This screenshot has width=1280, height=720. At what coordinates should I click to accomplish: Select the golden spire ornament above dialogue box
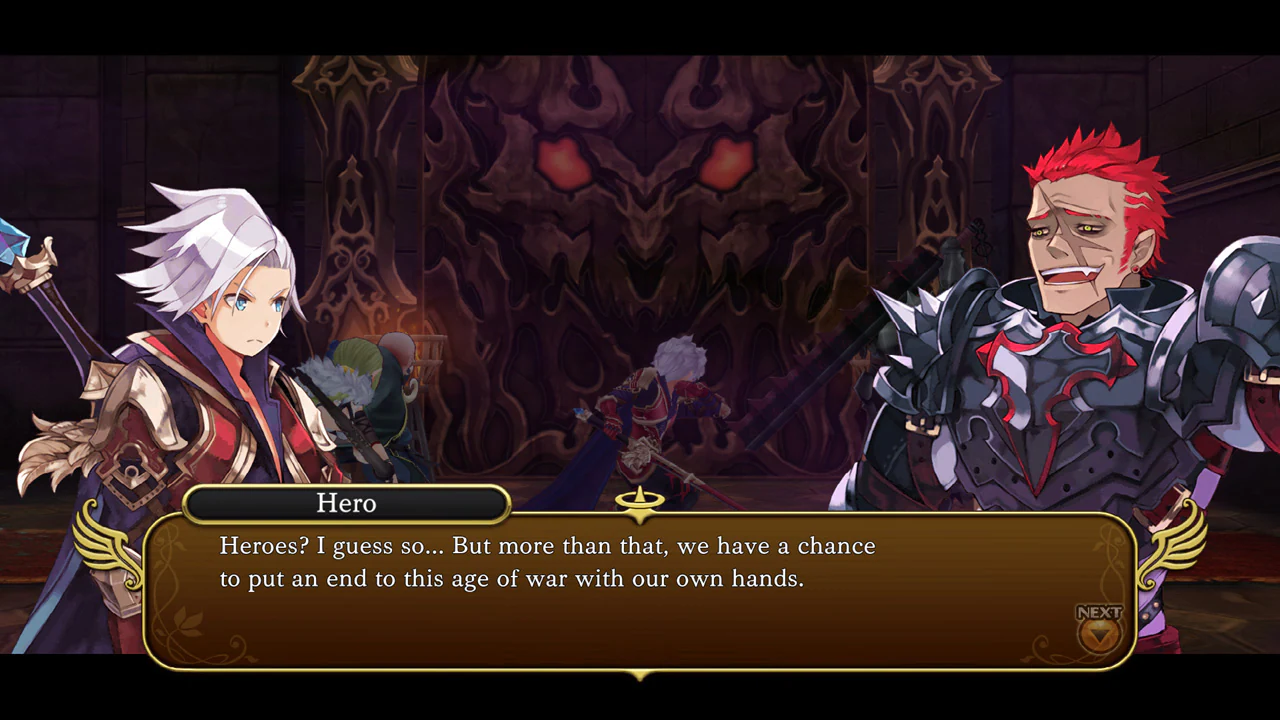click(639, 502)
